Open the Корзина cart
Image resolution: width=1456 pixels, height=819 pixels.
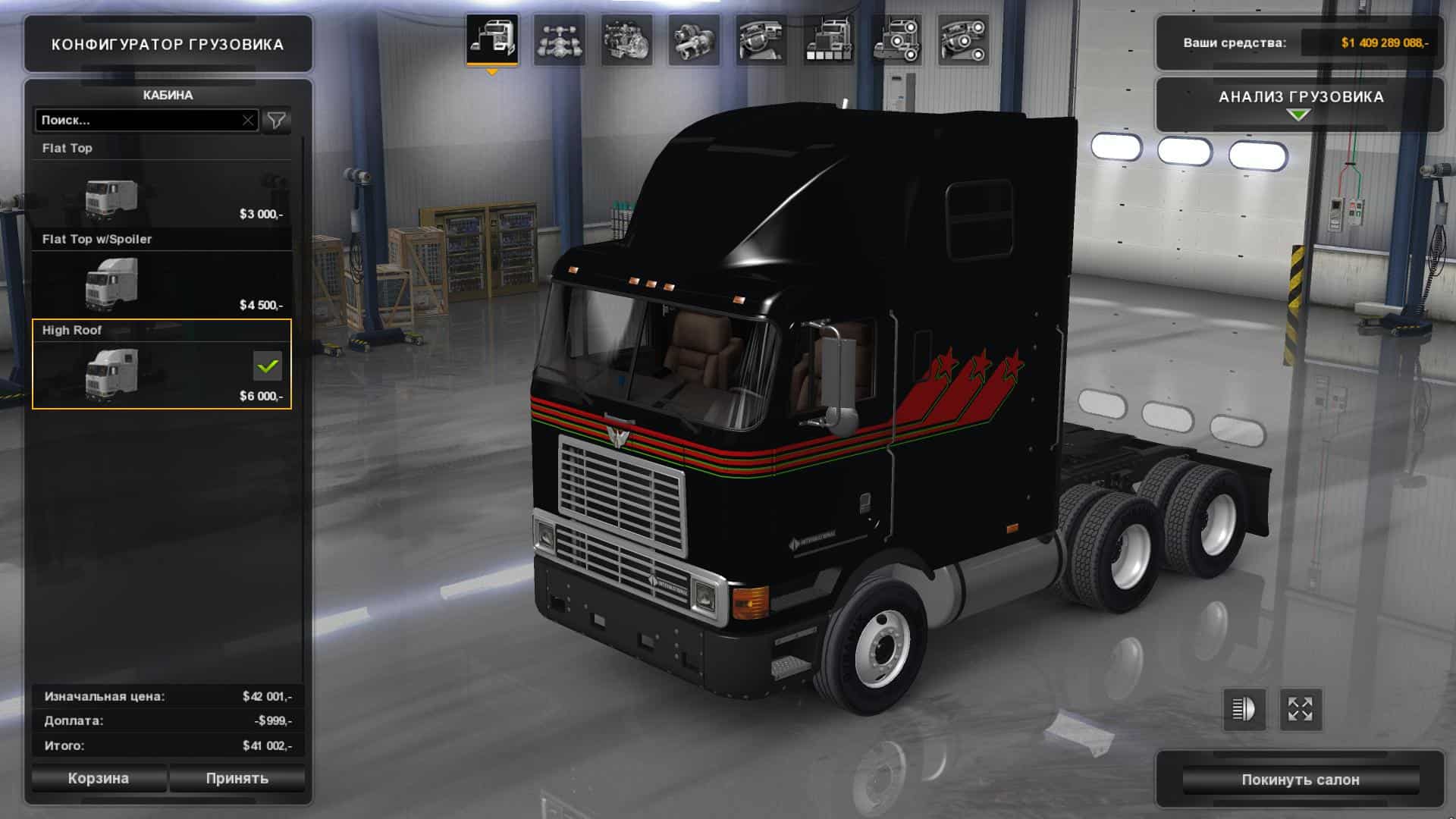click(99, 778)
